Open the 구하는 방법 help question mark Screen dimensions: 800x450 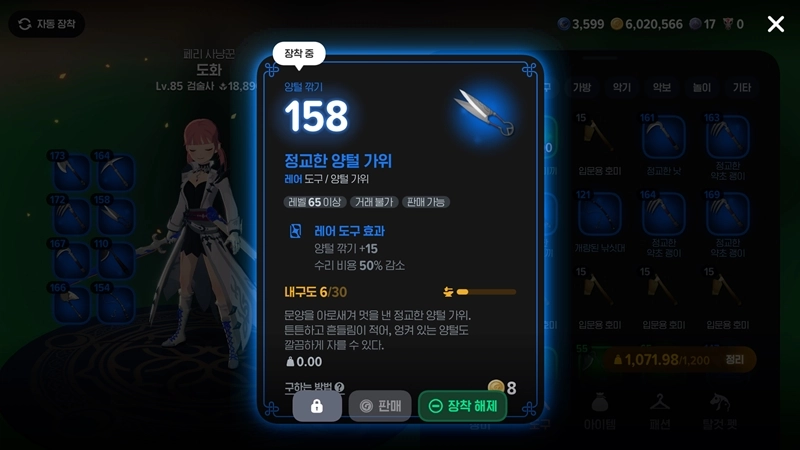pyautogui.click(x=339, y=388)
